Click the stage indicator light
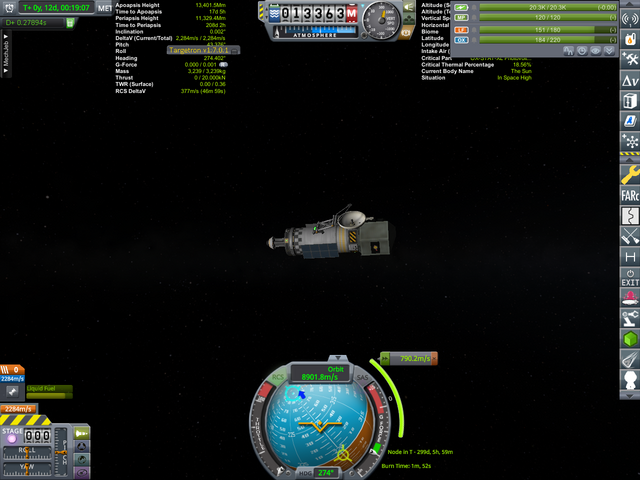The width and height of the screenshot is (640, 480). (12, 438)
